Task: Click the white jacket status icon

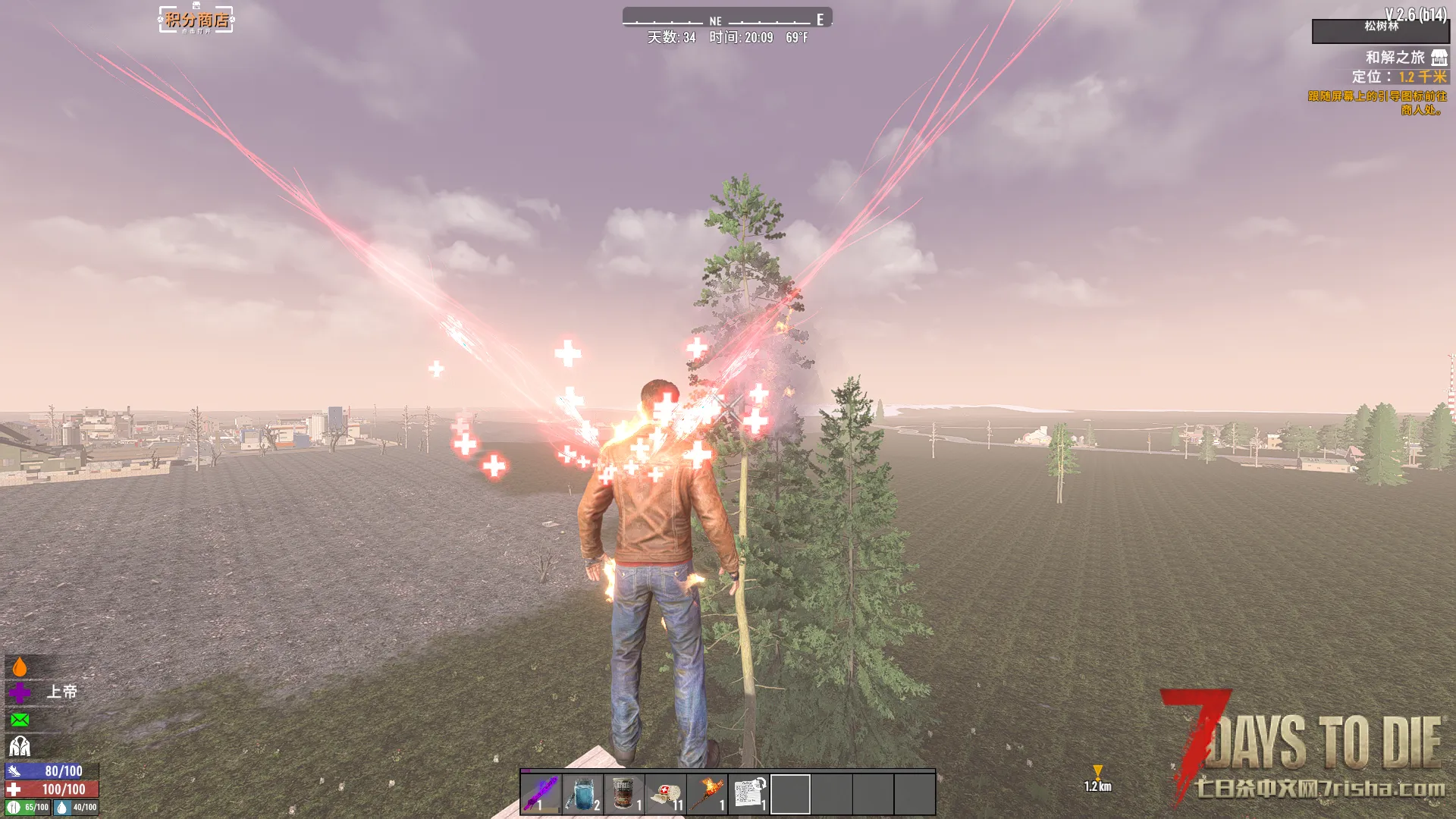Action: [20, 746]
